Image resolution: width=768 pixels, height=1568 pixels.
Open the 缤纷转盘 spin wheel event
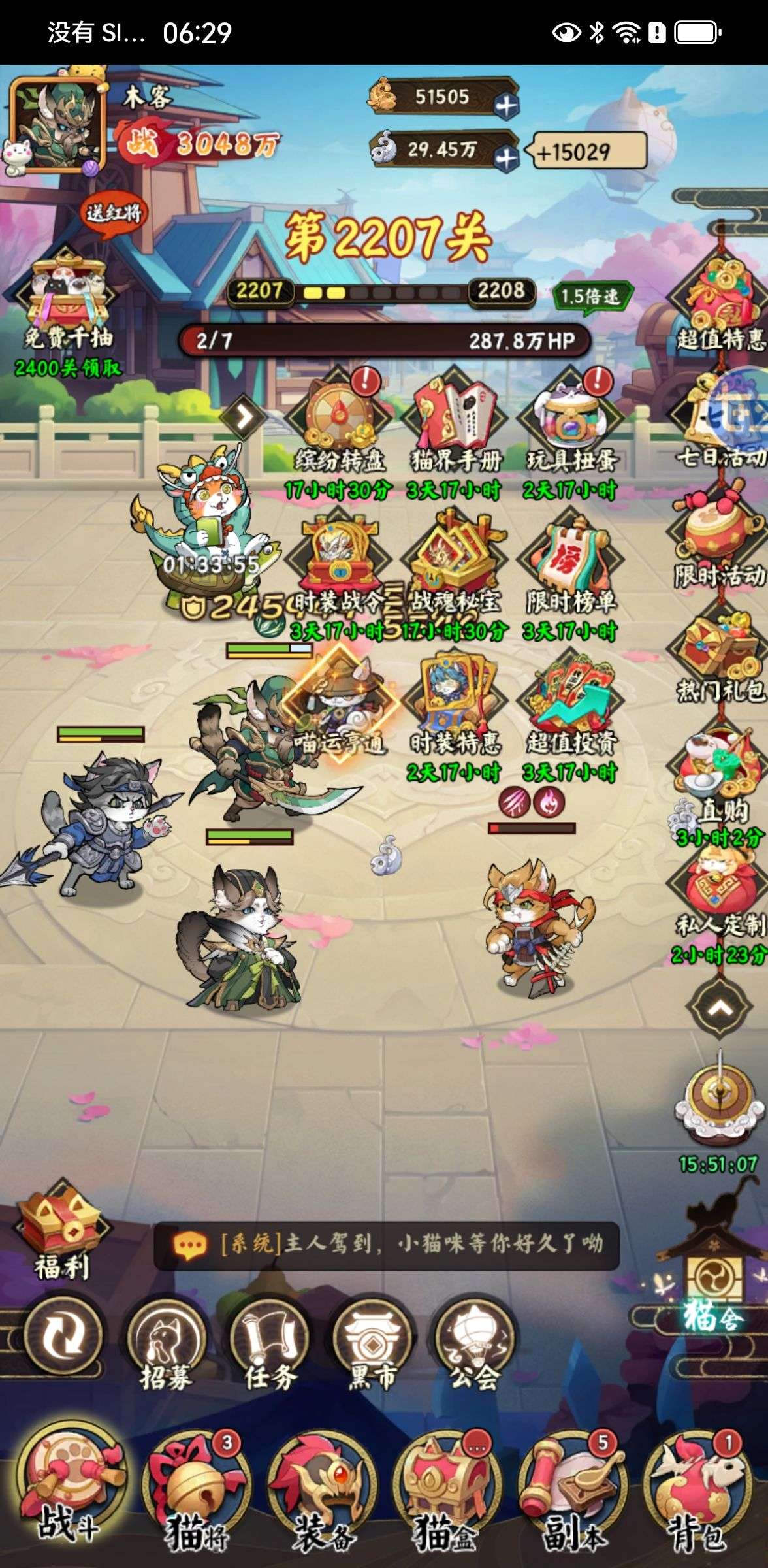point(338,425)
